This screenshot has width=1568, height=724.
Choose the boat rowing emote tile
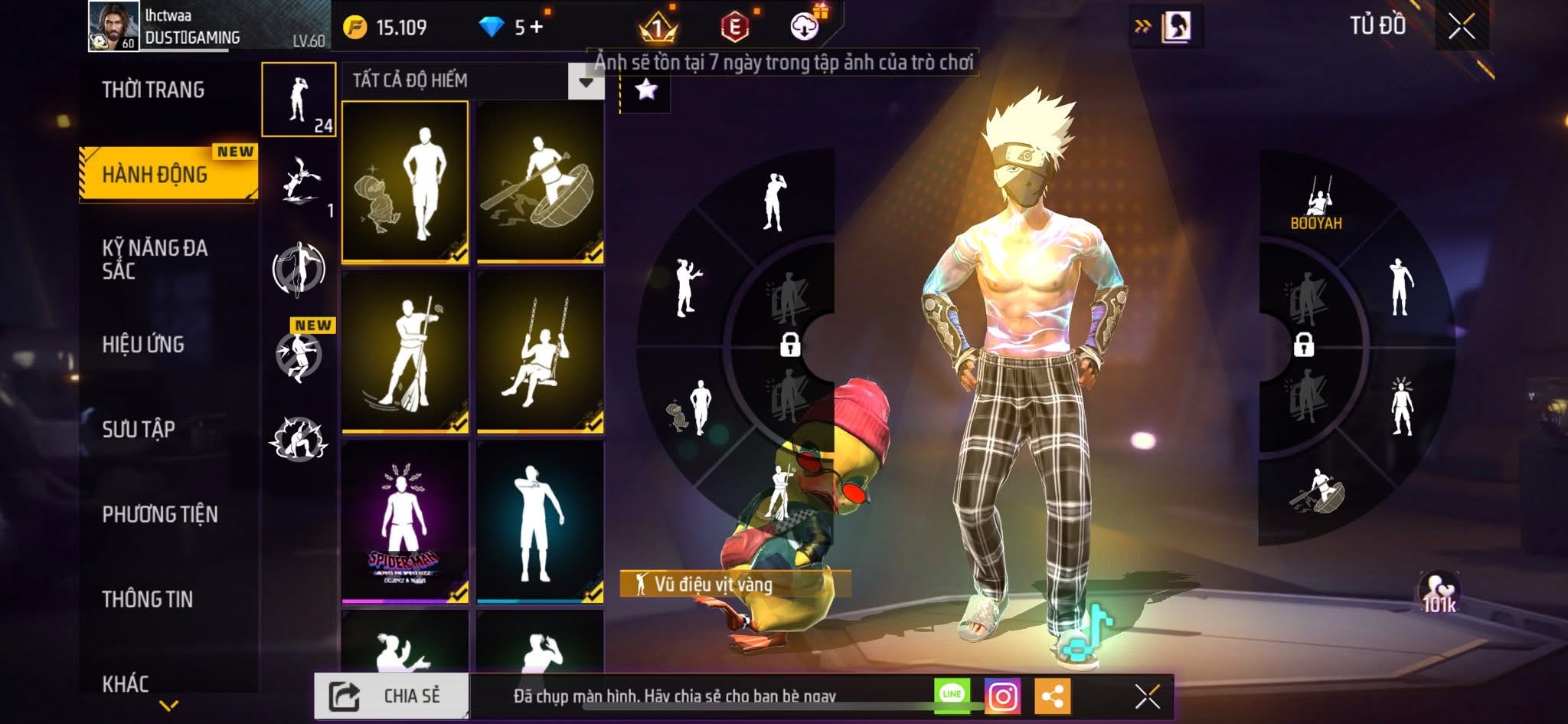click(x=540, y=182)
